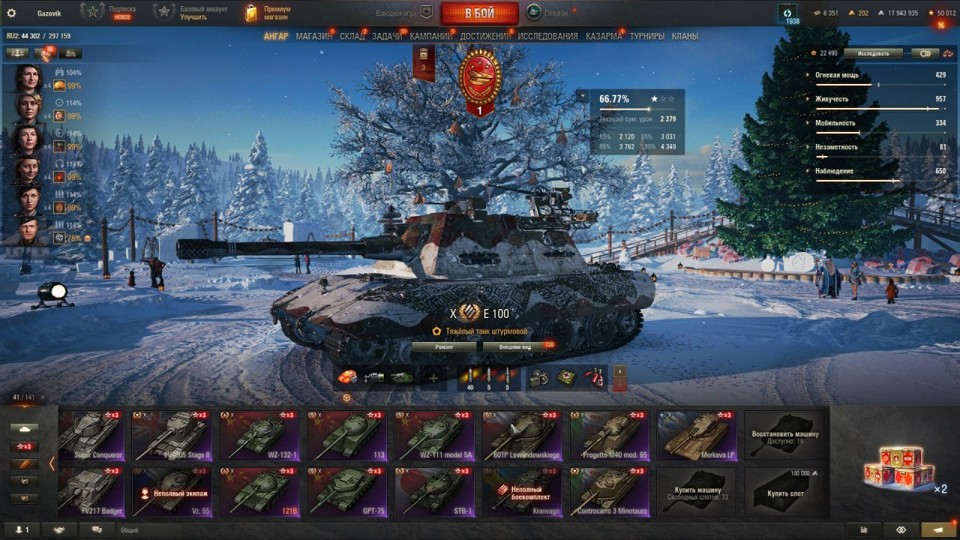Show the КЛАНЫ tab

(685, 36)
